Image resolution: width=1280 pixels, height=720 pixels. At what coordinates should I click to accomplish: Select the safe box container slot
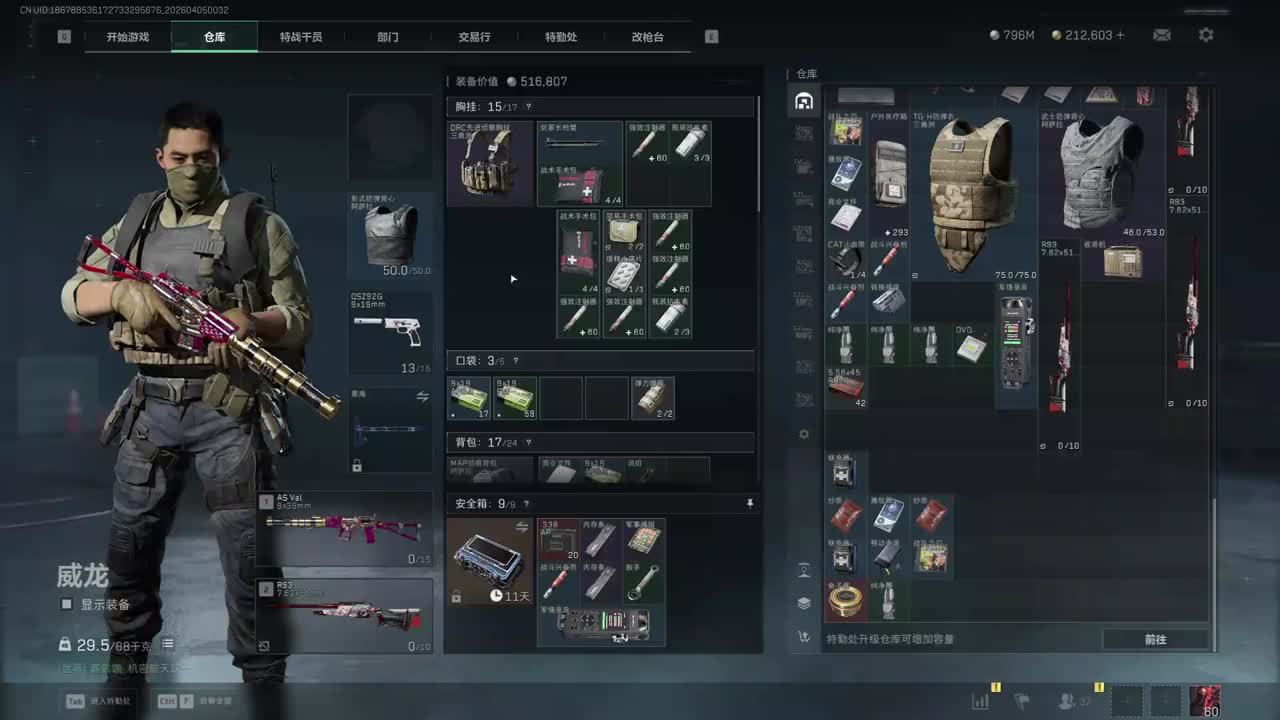(x=489, y=560)
